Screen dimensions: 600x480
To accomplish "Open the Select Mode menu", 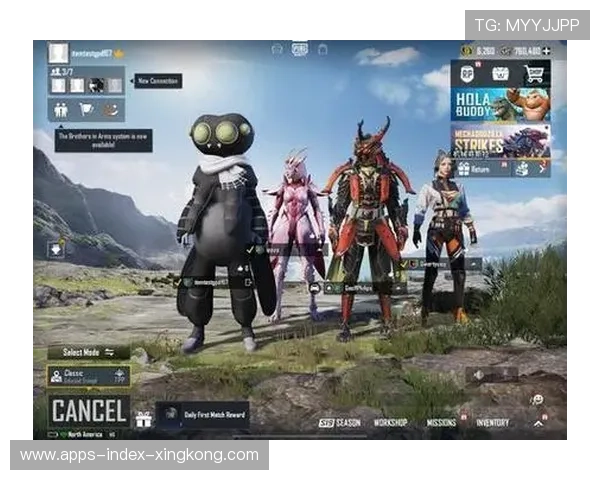I will 88,352.
